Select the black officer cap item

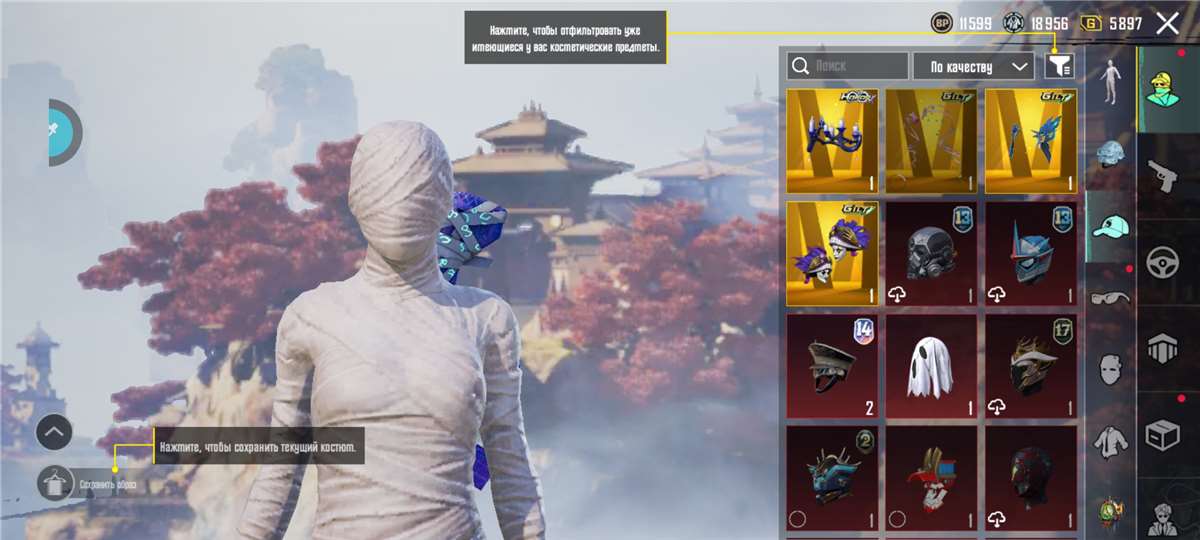pos(832,366)
